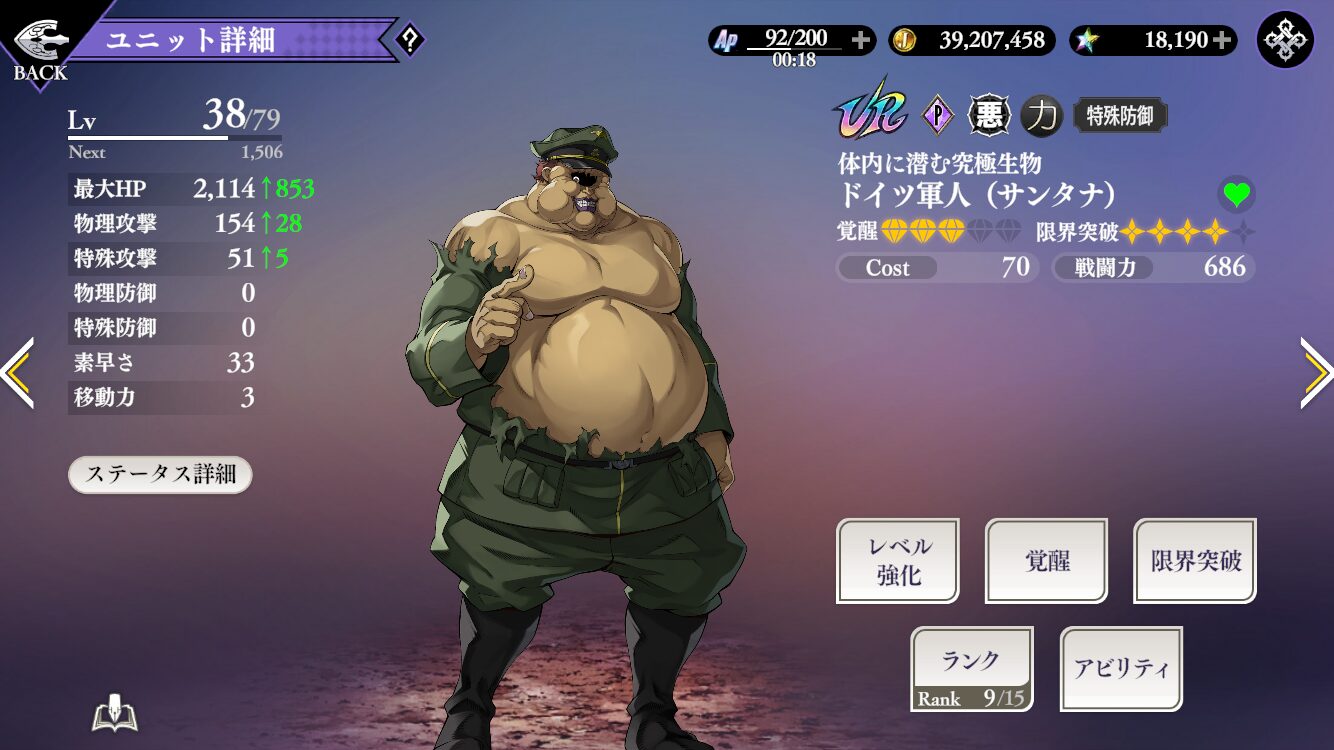Open the ornate diamond menu icon
This screenshot has height=750, width=1334.
1284,40
